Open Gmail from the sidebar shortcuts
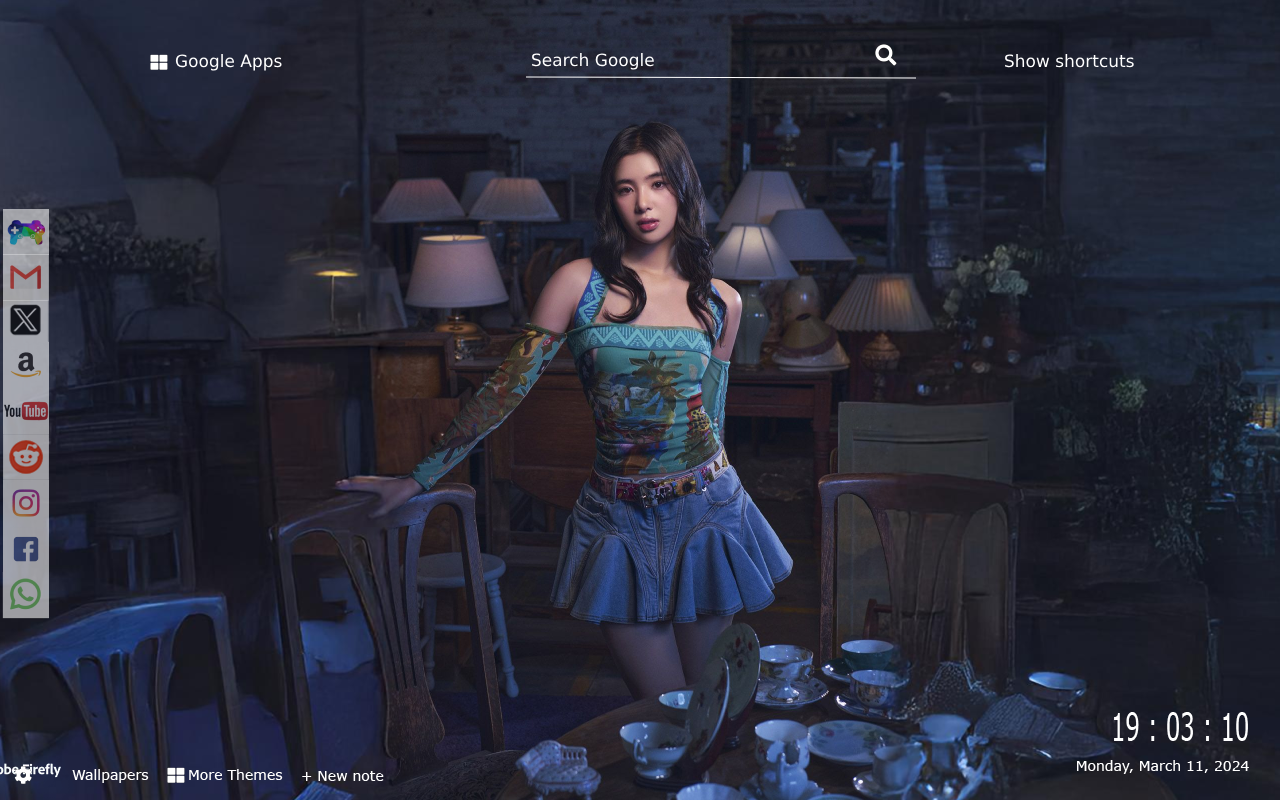 (25, 277)
